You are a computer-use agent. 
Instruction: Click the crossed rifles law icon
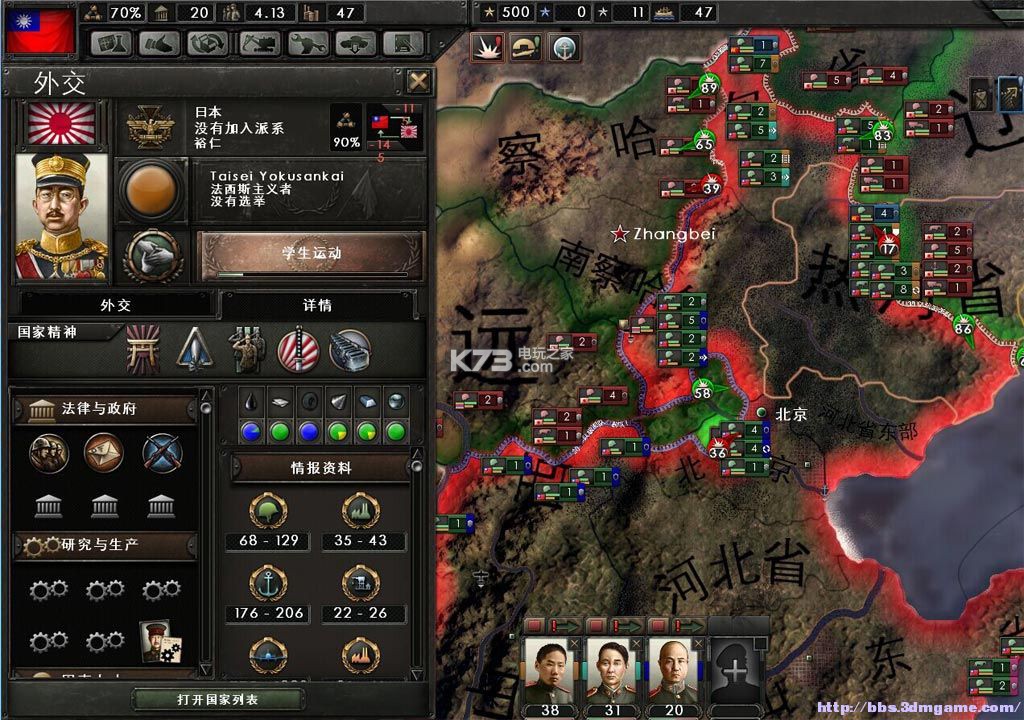click(x=161, y=453)
